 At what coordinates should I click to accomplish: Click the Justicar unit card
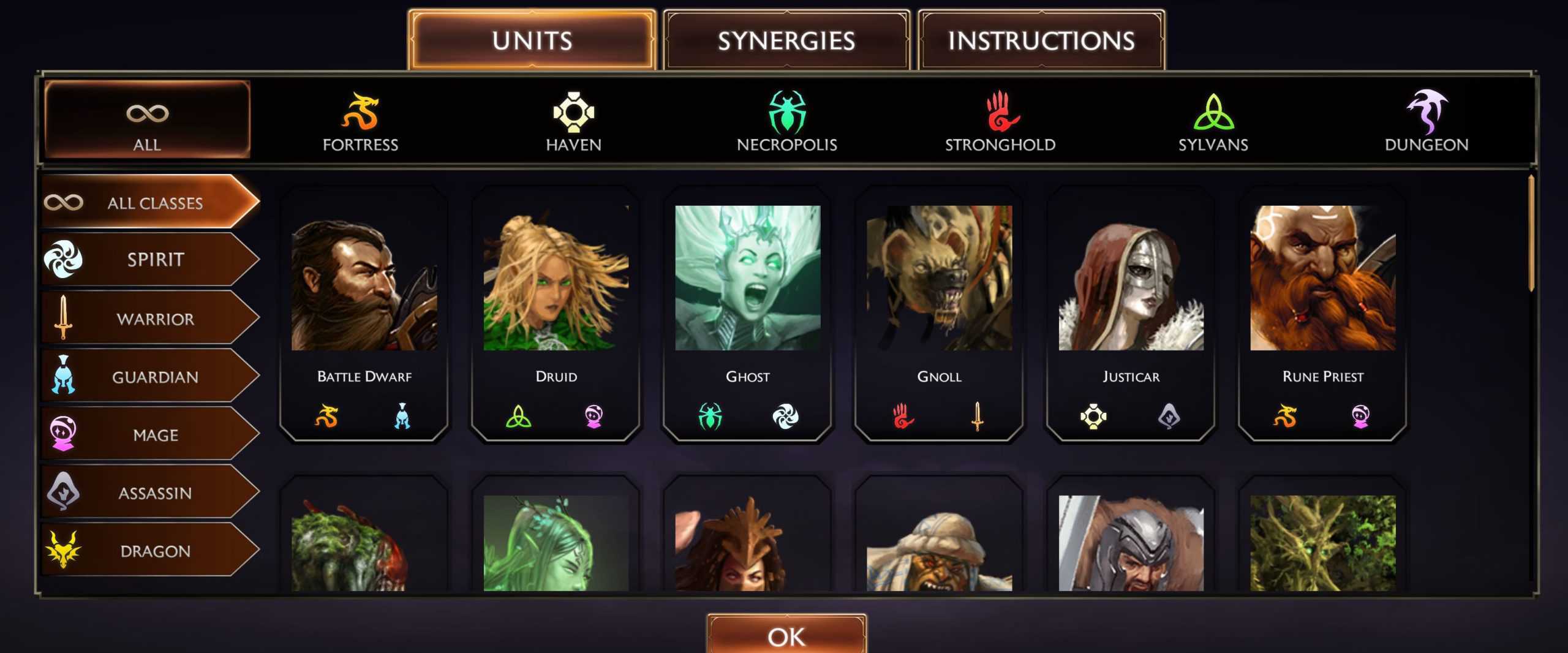click(x=1131, y=312)
